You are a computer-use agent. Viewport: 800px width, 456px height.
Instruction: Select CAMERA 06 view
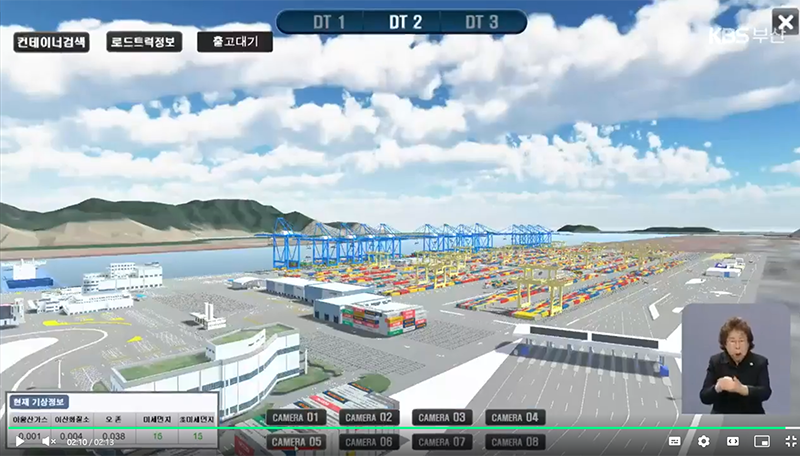[368, 441]
